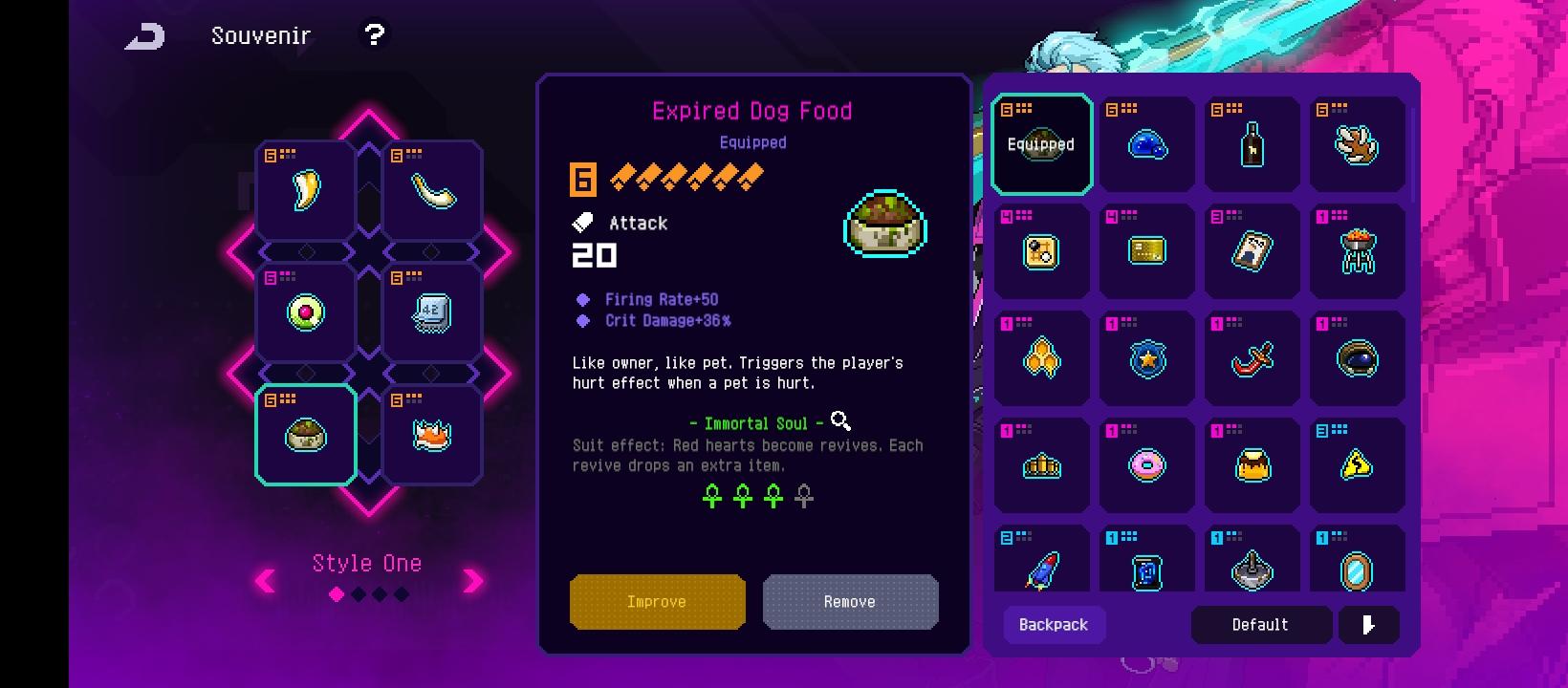
Task: Go back using the return arrow
Action: coord(145,36)
